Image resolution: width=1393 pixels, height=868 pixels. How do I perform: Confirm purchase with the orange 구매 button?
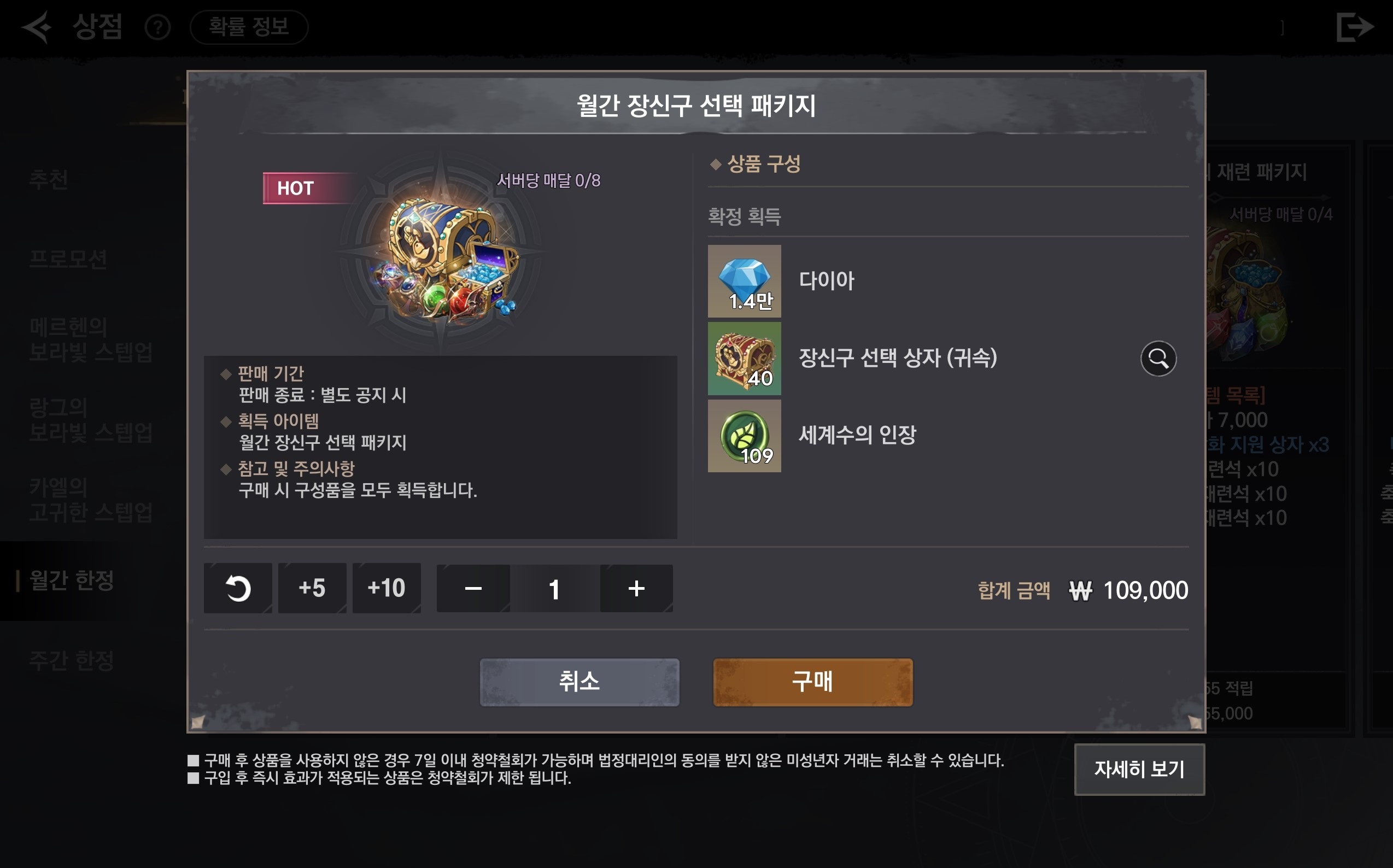click(x=812, y=682)
